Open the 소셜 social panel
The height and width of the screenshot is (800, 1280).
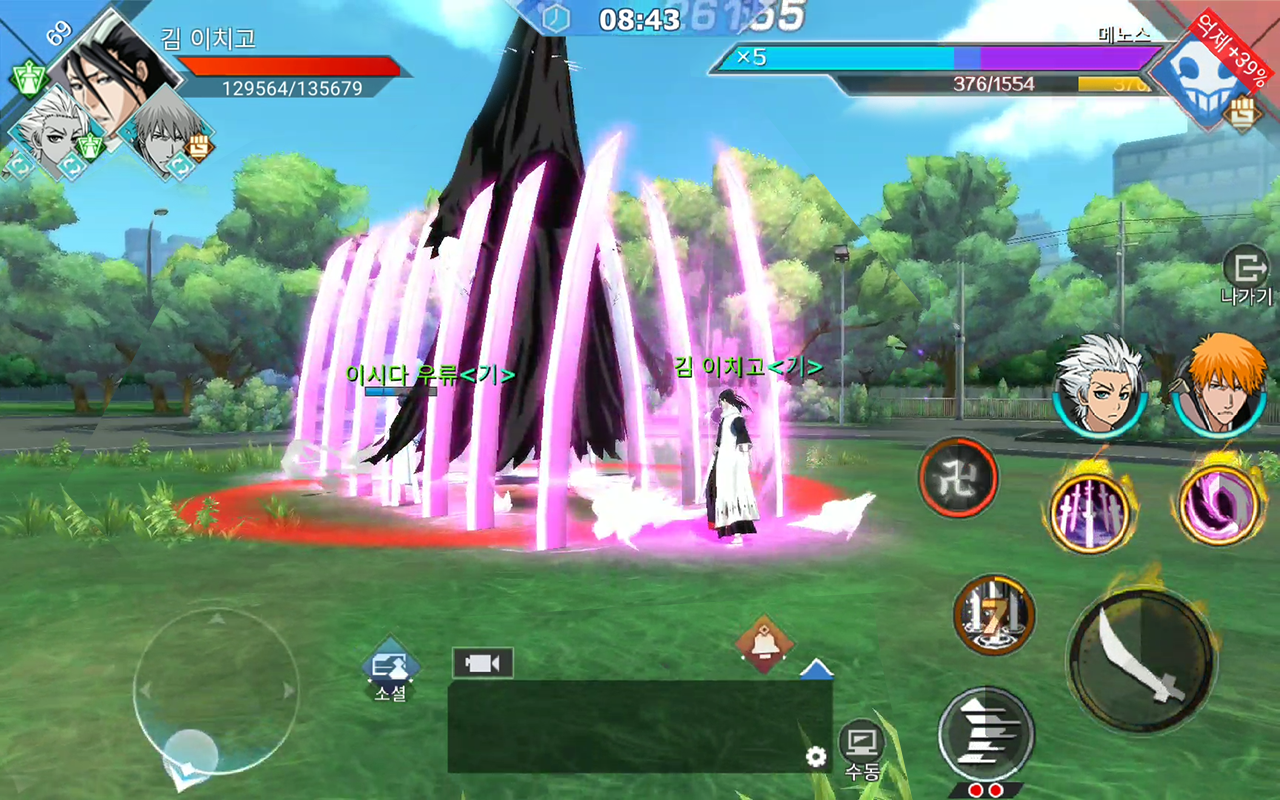coord(389,665)
